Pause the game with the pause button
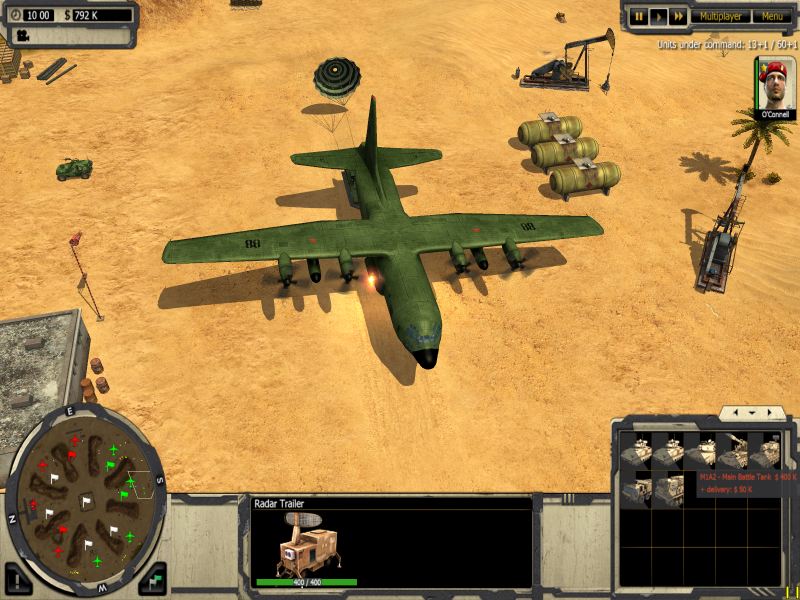The image size is (800, 600). click(x=638, y=16)
